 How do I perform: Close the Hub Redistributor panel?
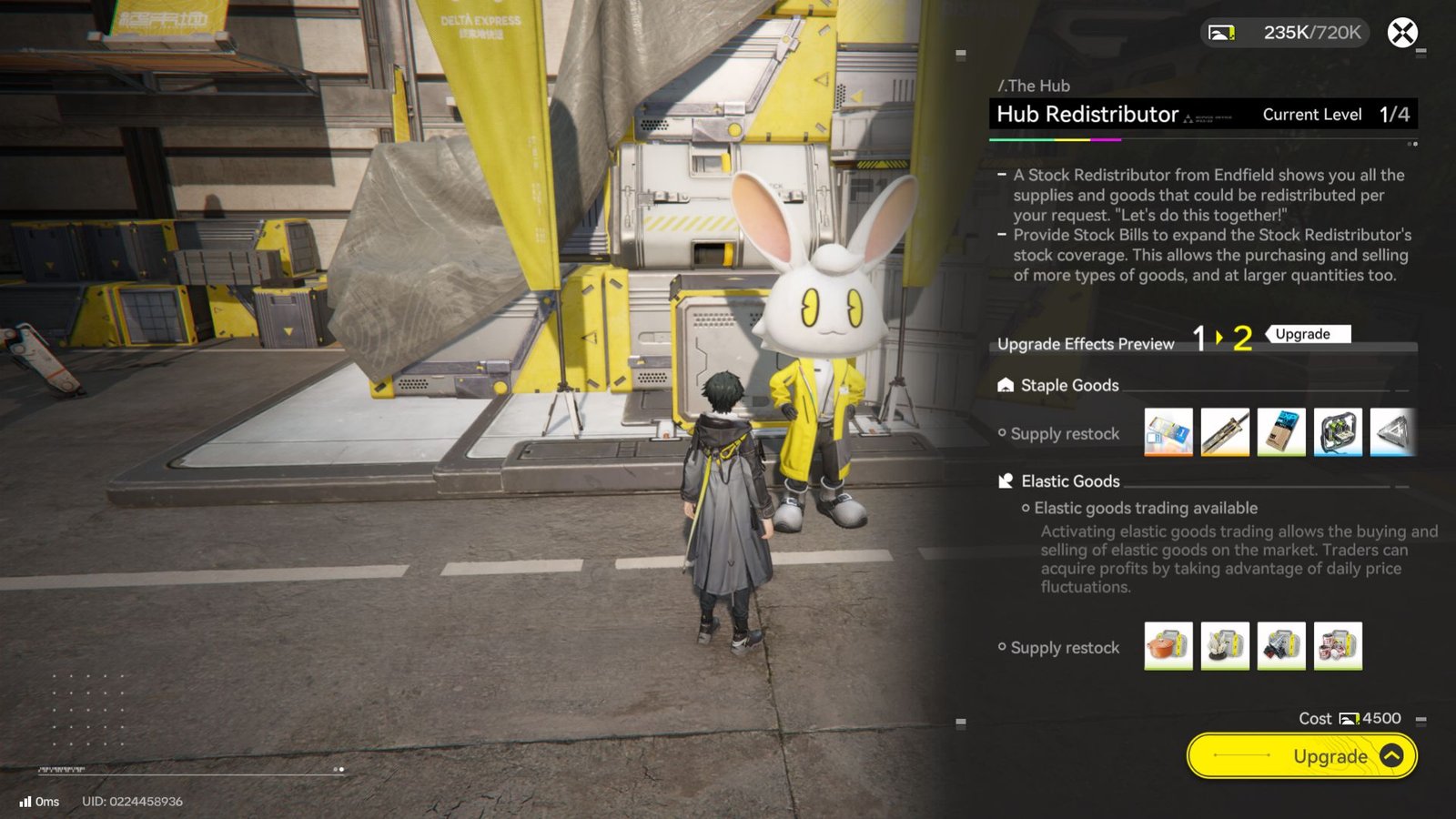tap(1402, 33)
